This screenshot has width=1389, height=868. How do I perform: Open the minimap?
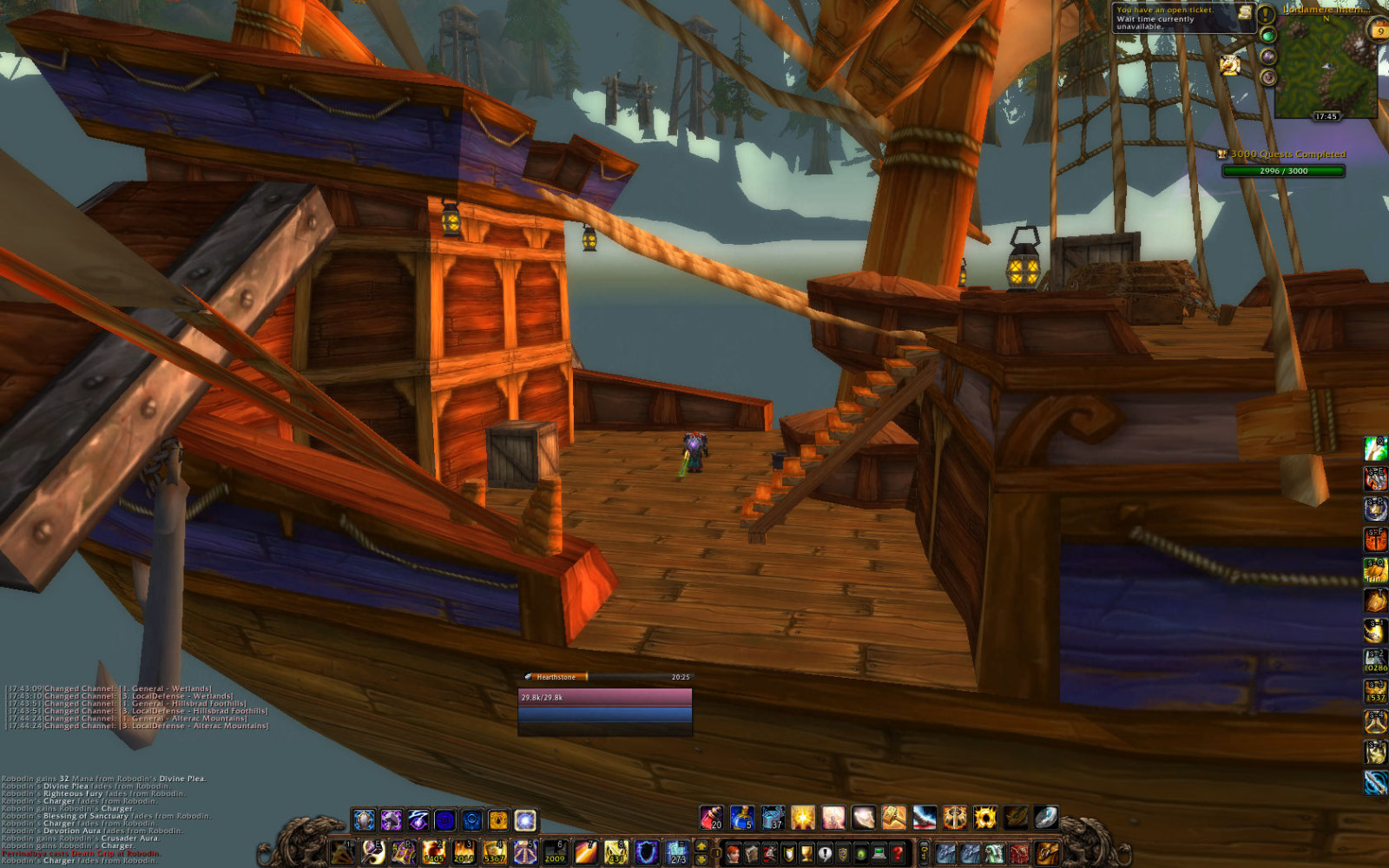(x=1325, y=65)
